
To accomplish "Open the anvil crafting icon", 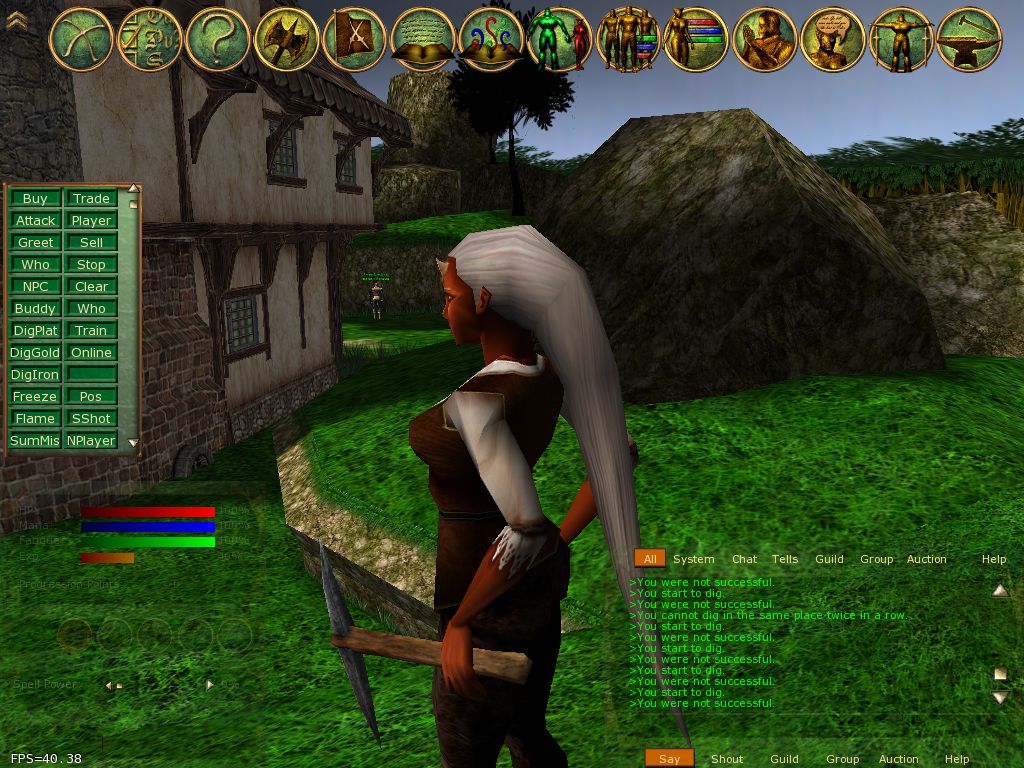I will (x=968, y=38).
